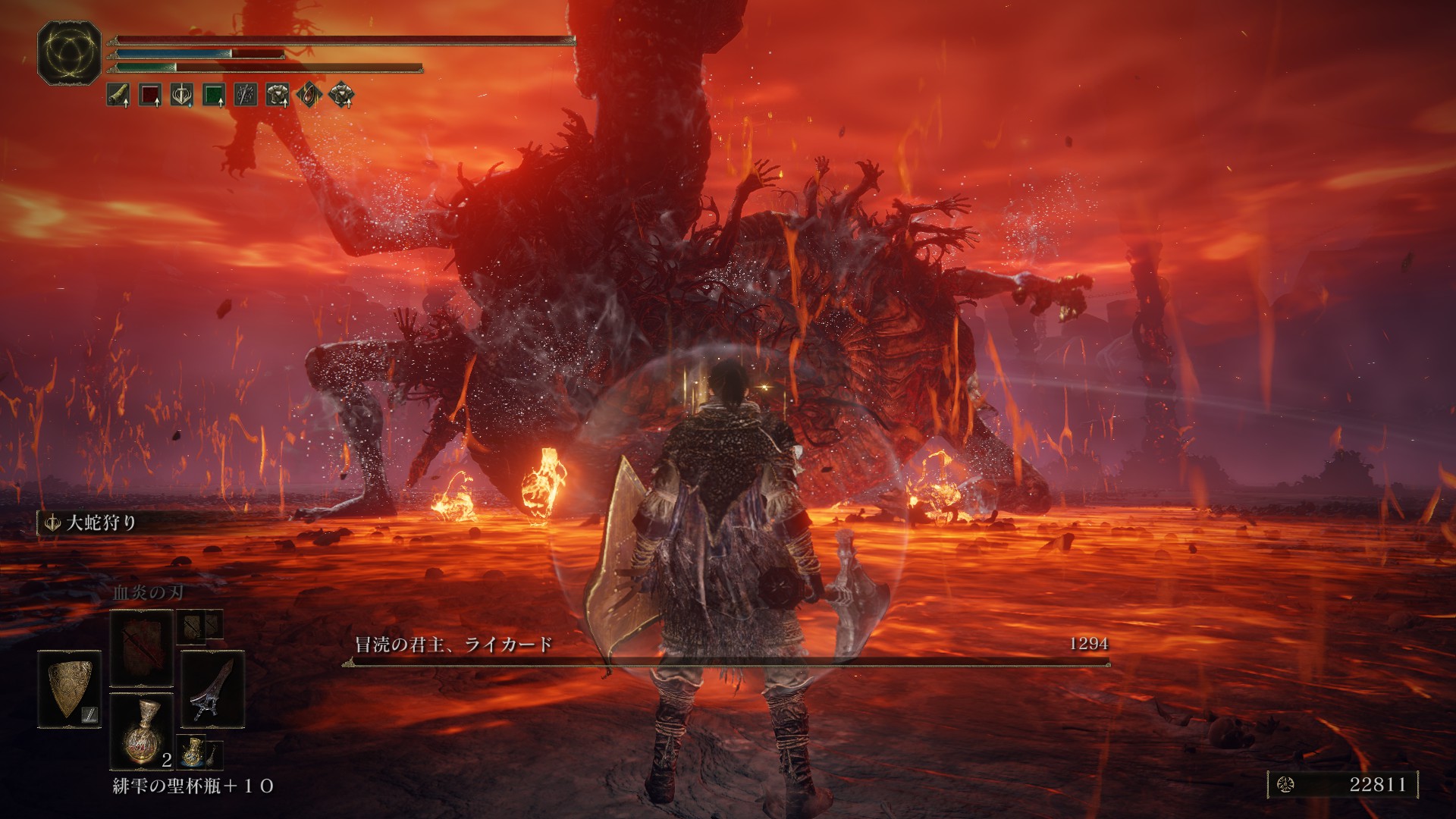Click the glowing golden rings emblem
Screen dimensions: 1456x819
tap(69, 52)
